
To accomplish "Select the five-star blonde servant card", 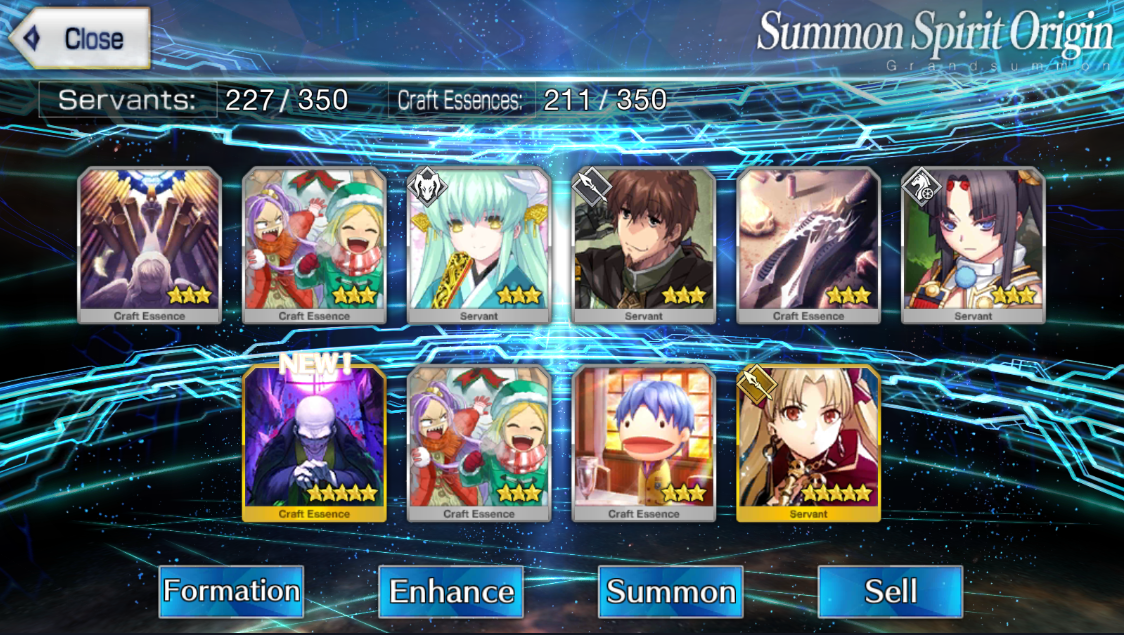I will tap(808, 443).
